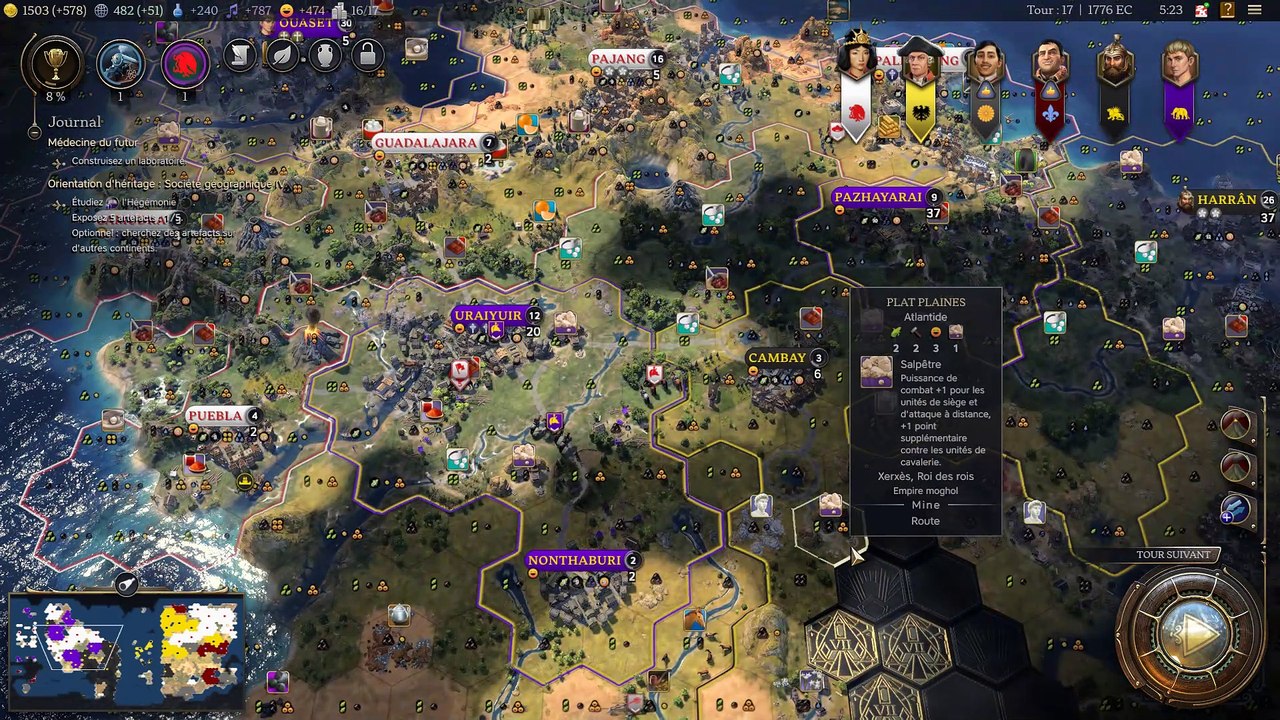Image resolution: width=1280 pixels, height=720 pixels.
Task: Open the scroll and quill policies button
Action: 240,56
